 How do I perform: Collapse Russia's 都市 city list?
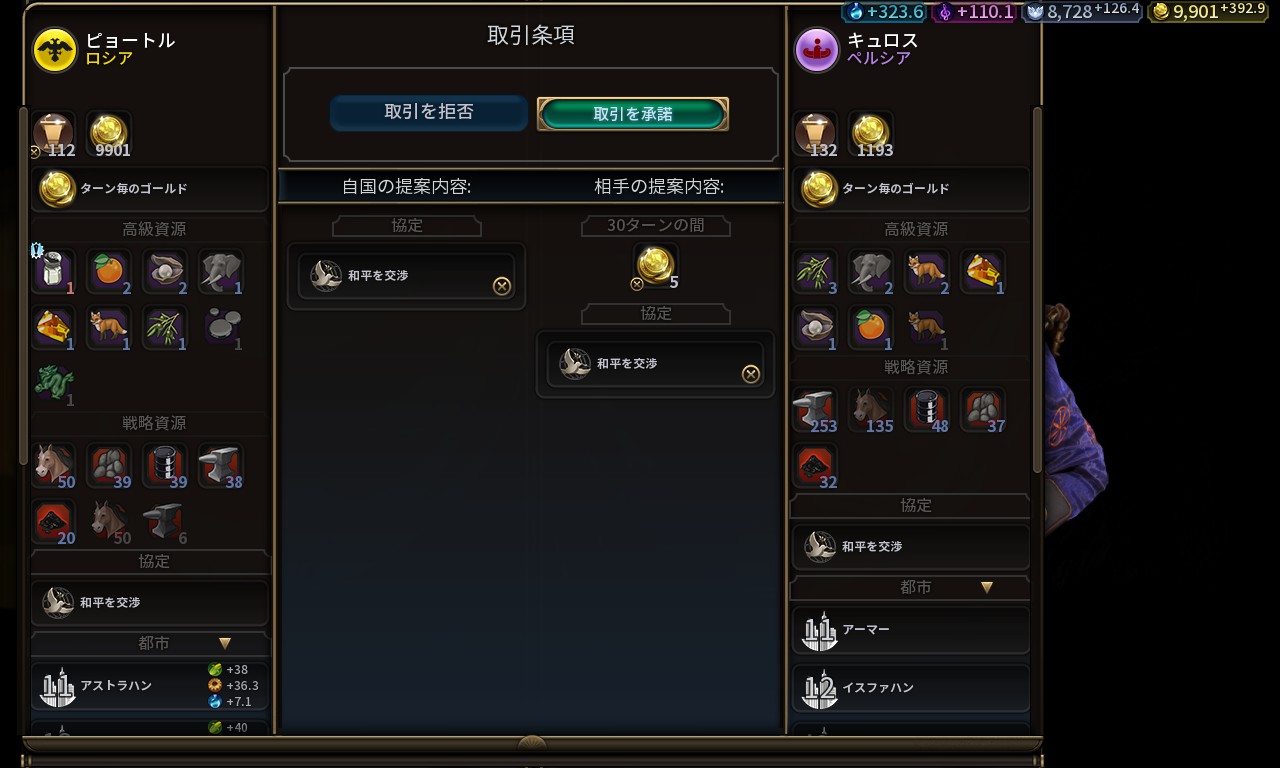[225, 644]
